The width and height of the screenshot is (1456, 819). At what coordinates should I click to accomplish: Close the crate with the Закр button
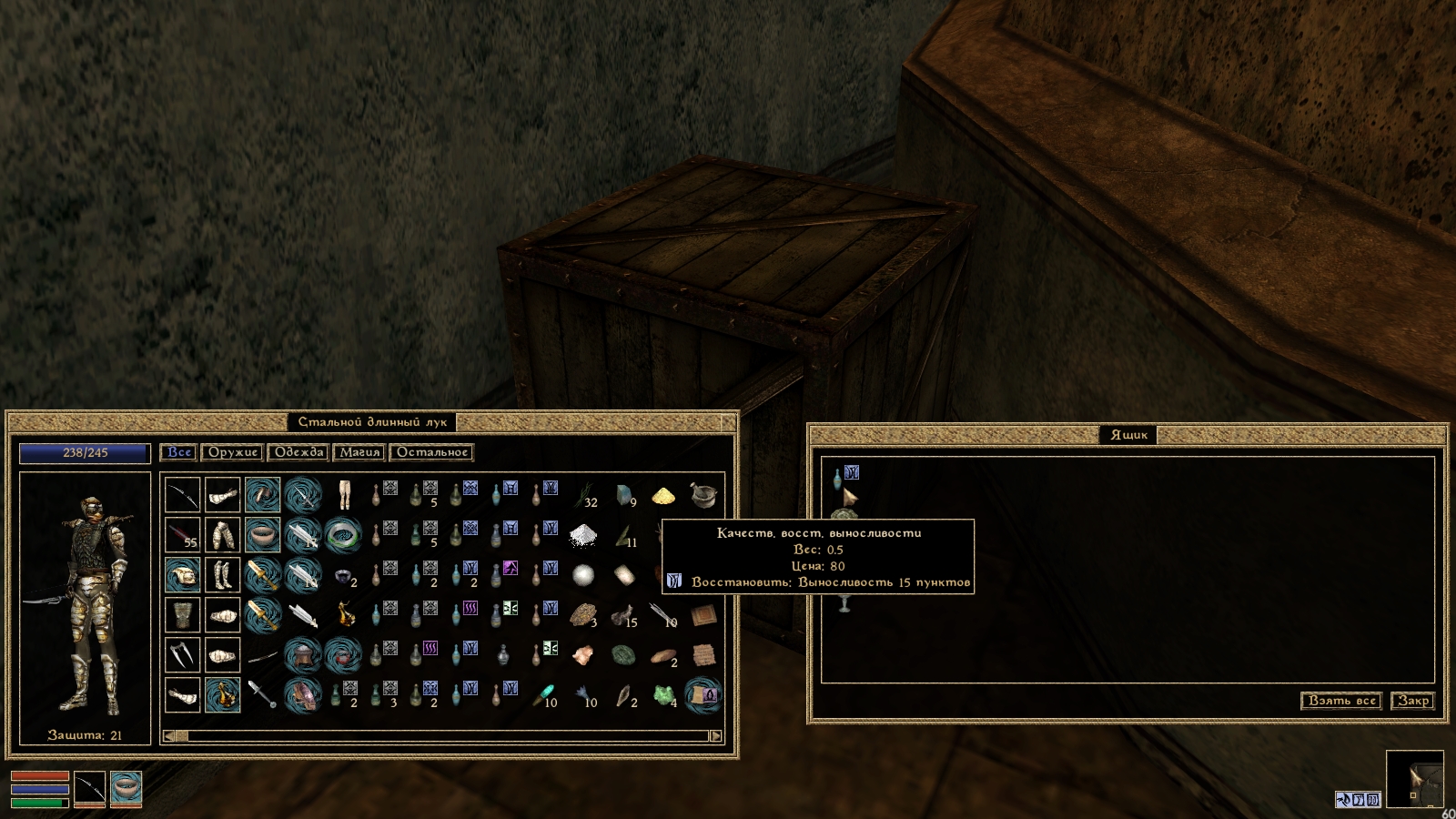point(1413,701)
